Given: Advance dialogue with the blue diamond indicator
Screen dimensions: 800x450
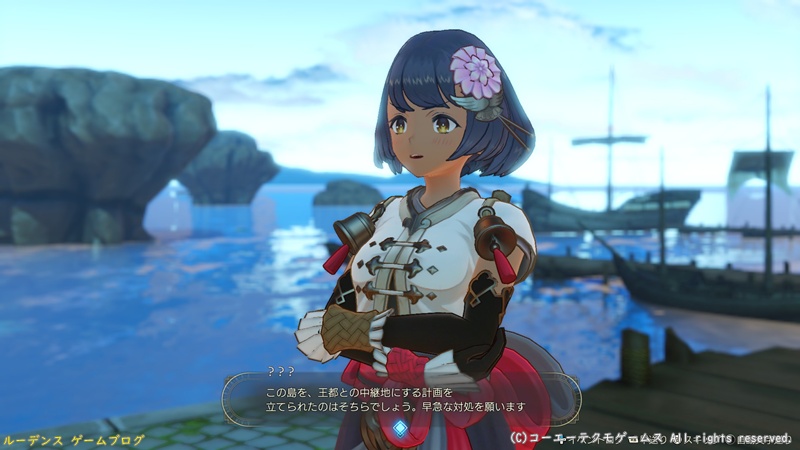Looking at the screenshot, I should 400,427.
